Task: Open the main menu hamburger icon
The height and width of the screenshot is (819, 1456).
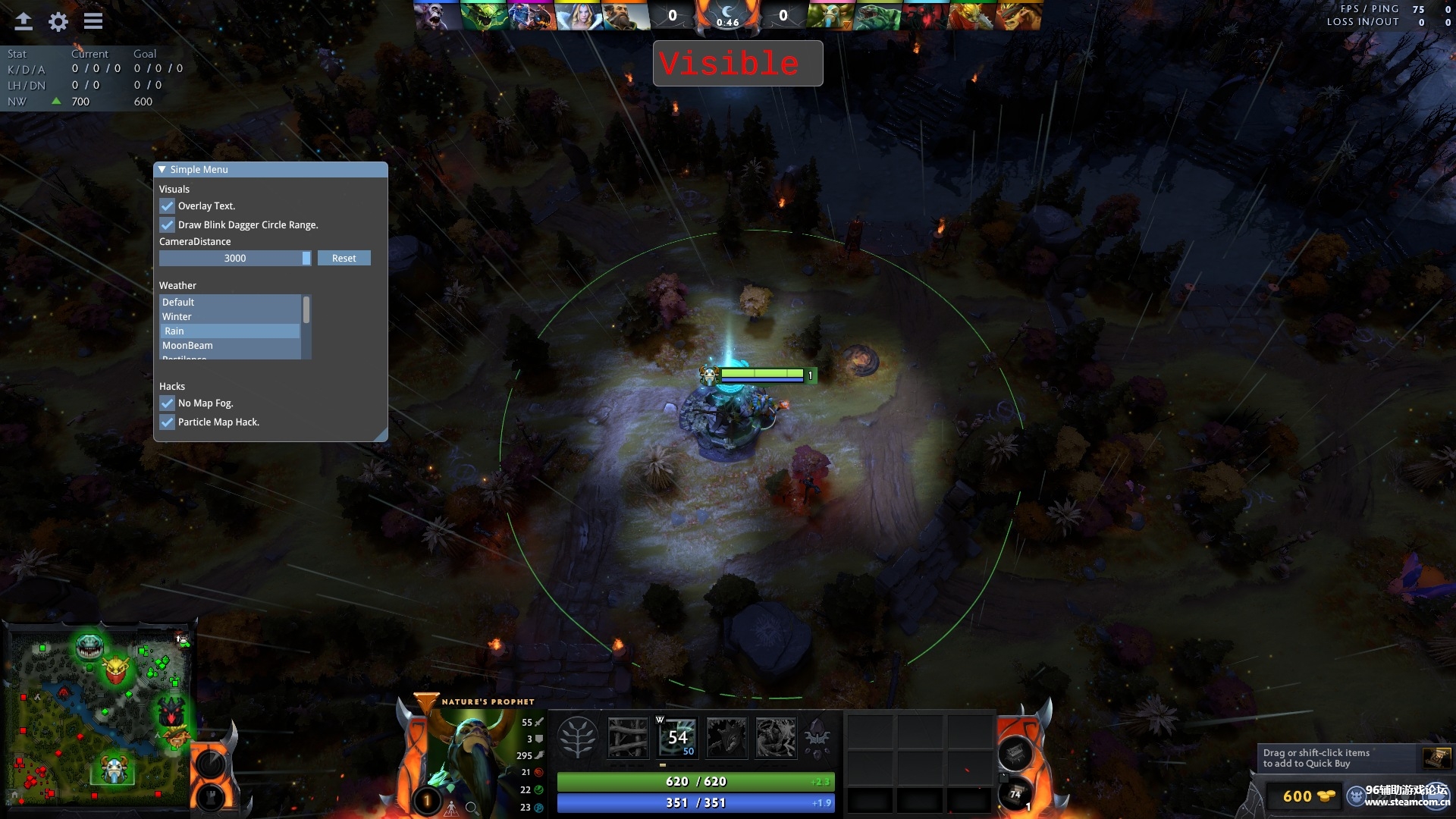Action: pos(93,21)
